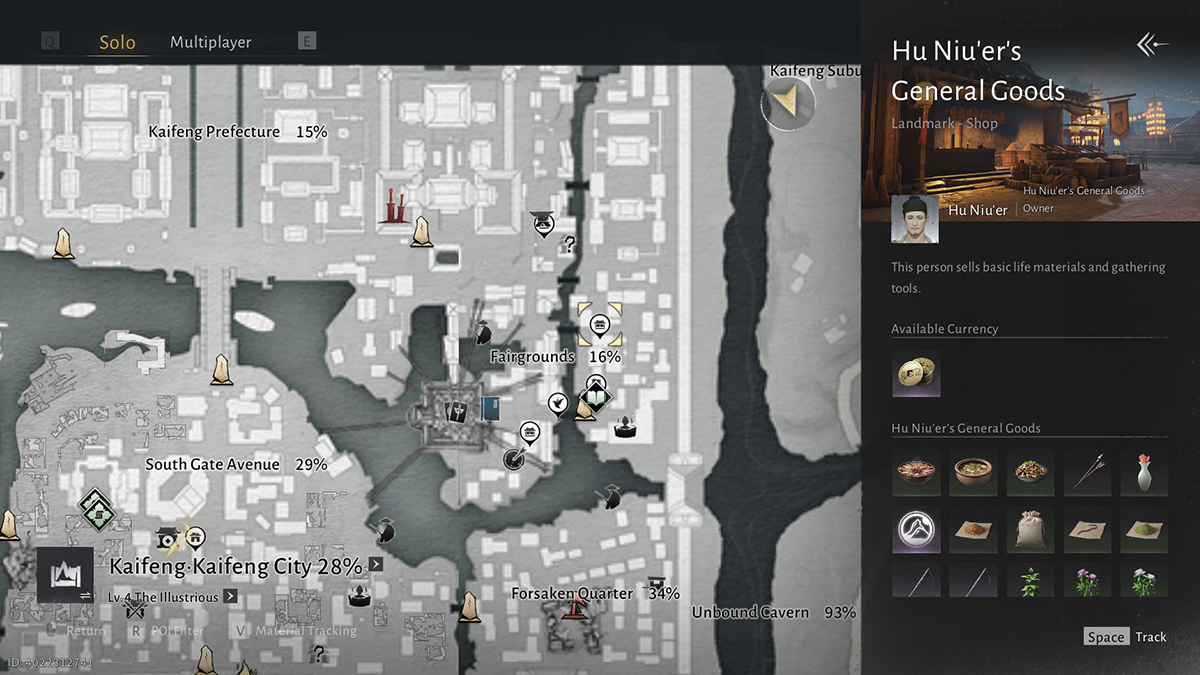Click Hu Niu'er owner portrait
1200x675 pixels.
tap(915, 219)
